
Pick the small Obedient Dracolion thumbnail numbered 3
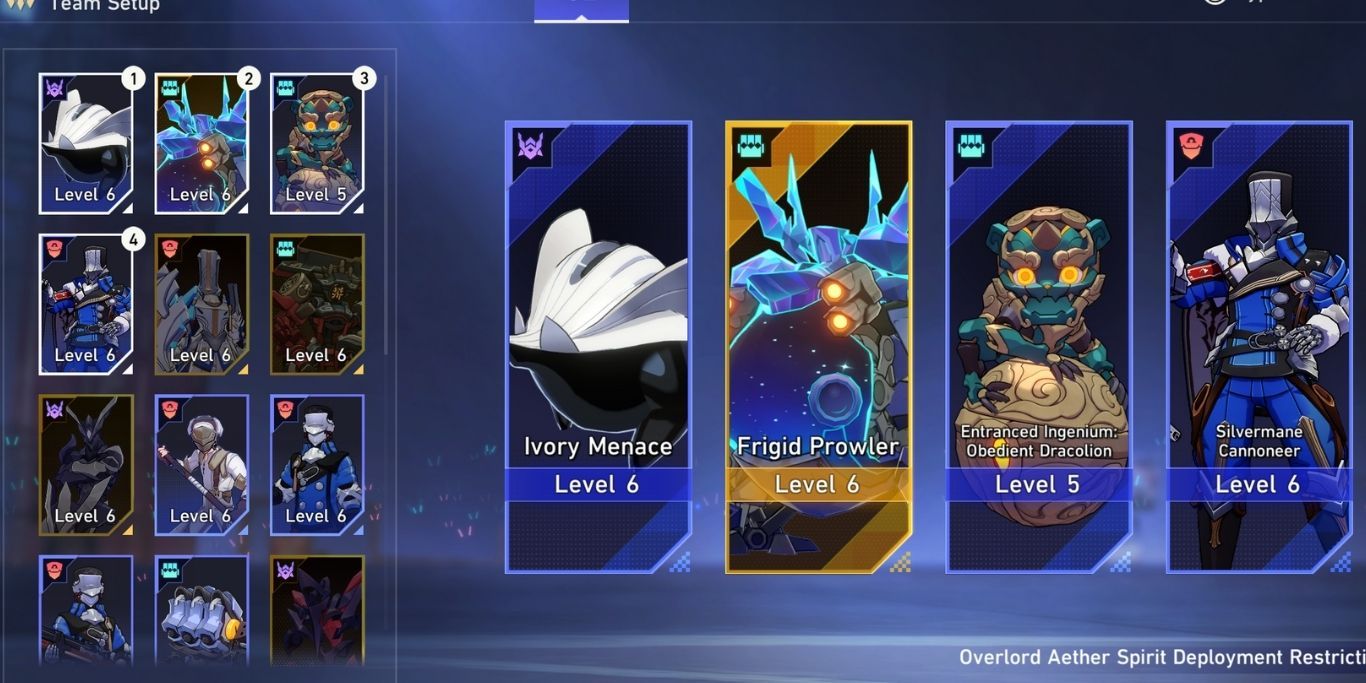[317, 143]
